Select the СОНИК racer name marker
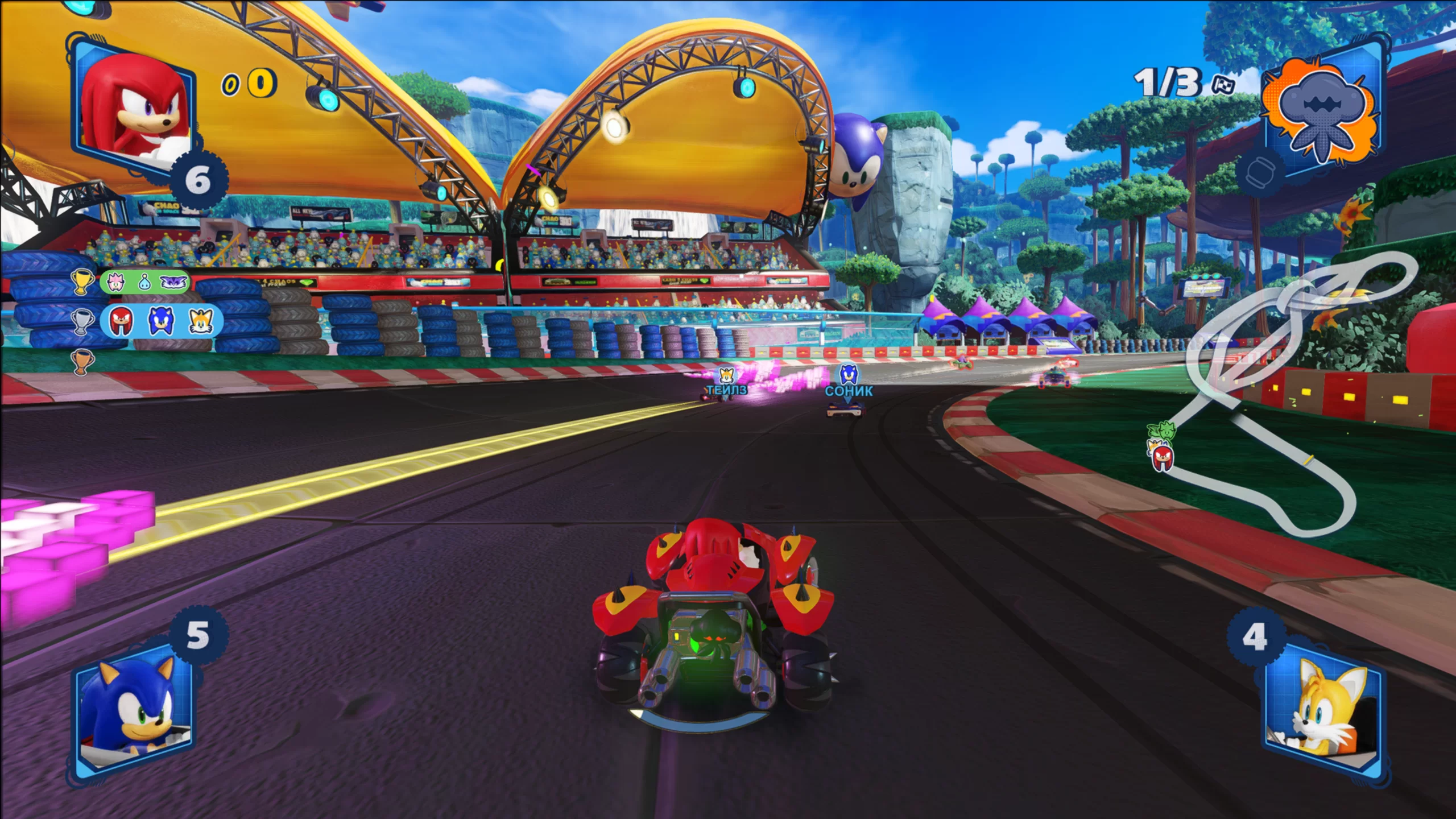This screenshot has height=819, width=1456. pos(849,391)
